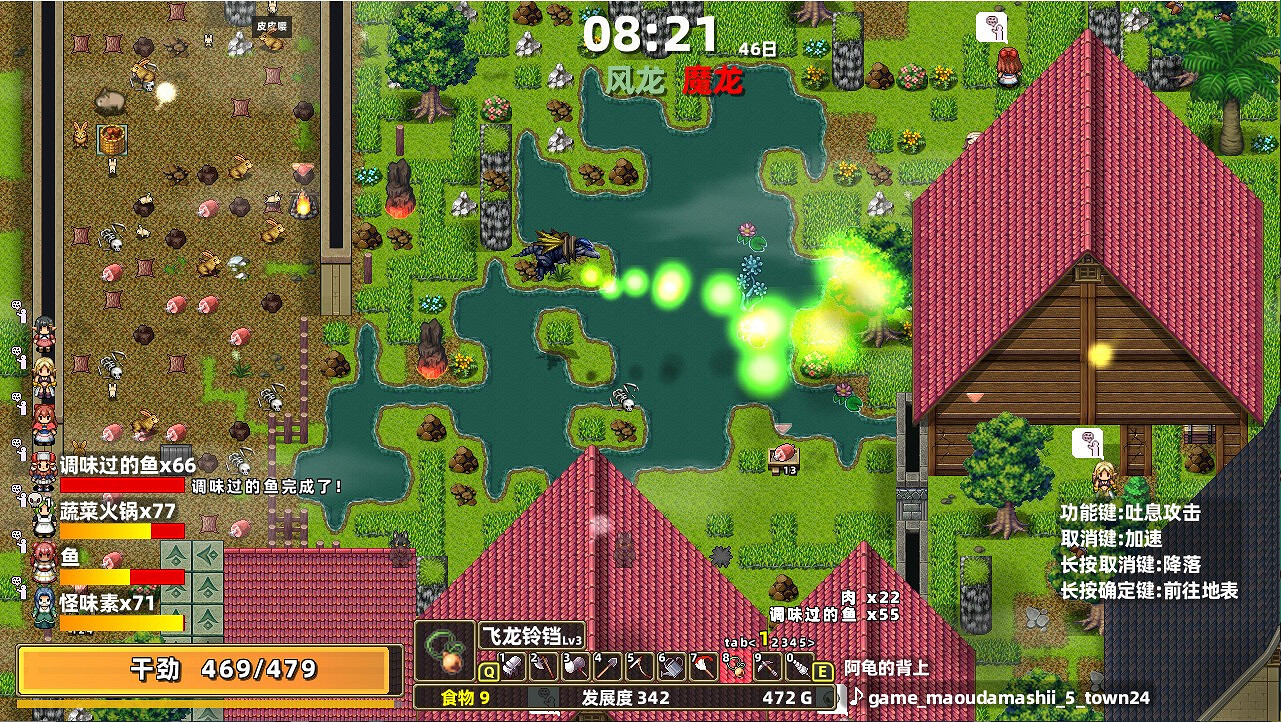The width and height of the screenshot is (1281, 722).
Task: Select the axe tool in hotbar slot 2
Action: [545, 666]
